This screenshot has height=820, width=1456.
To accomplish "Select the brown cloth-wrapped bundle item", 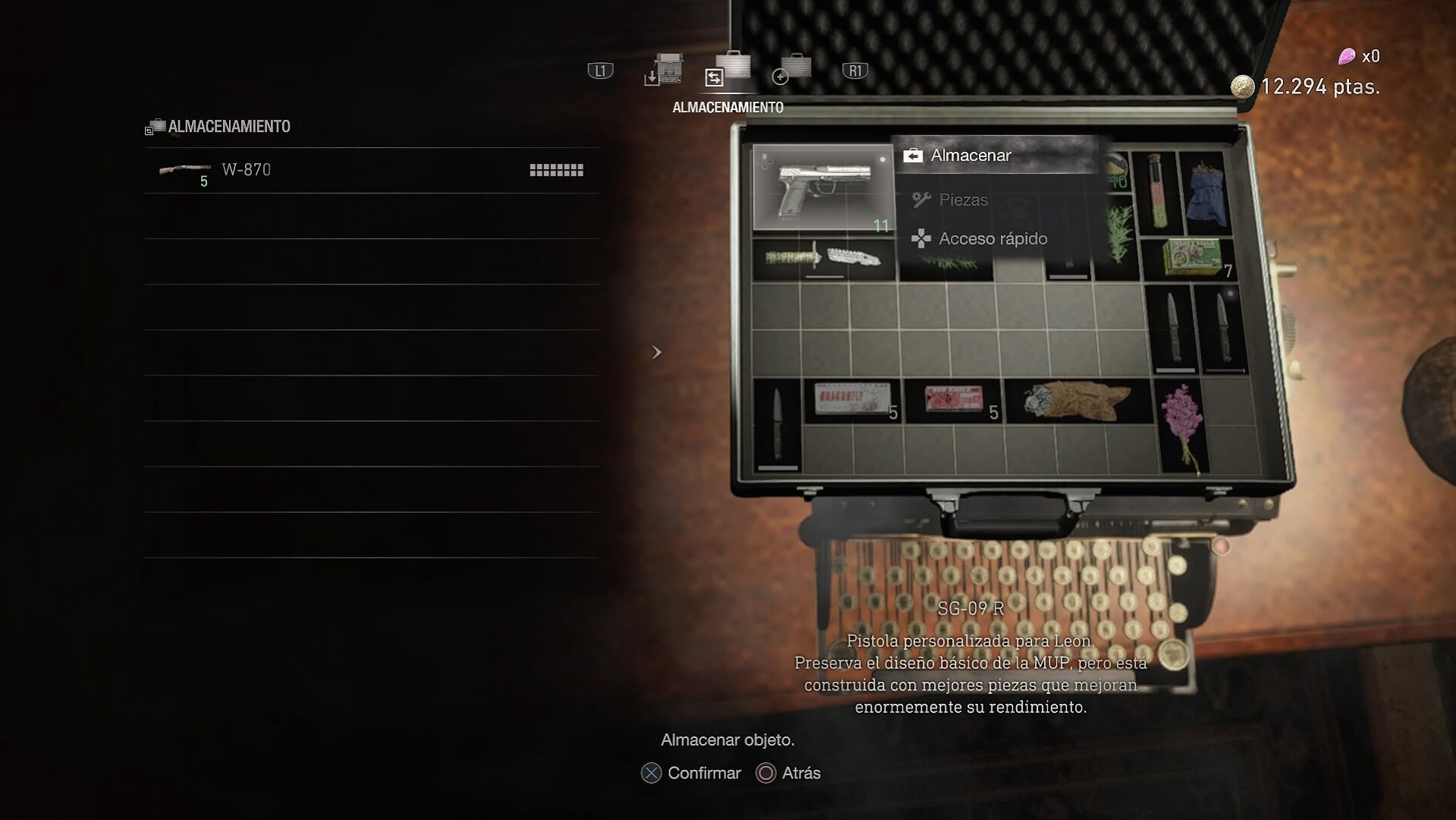I will pyautogui.click(x=1077, y=400).
